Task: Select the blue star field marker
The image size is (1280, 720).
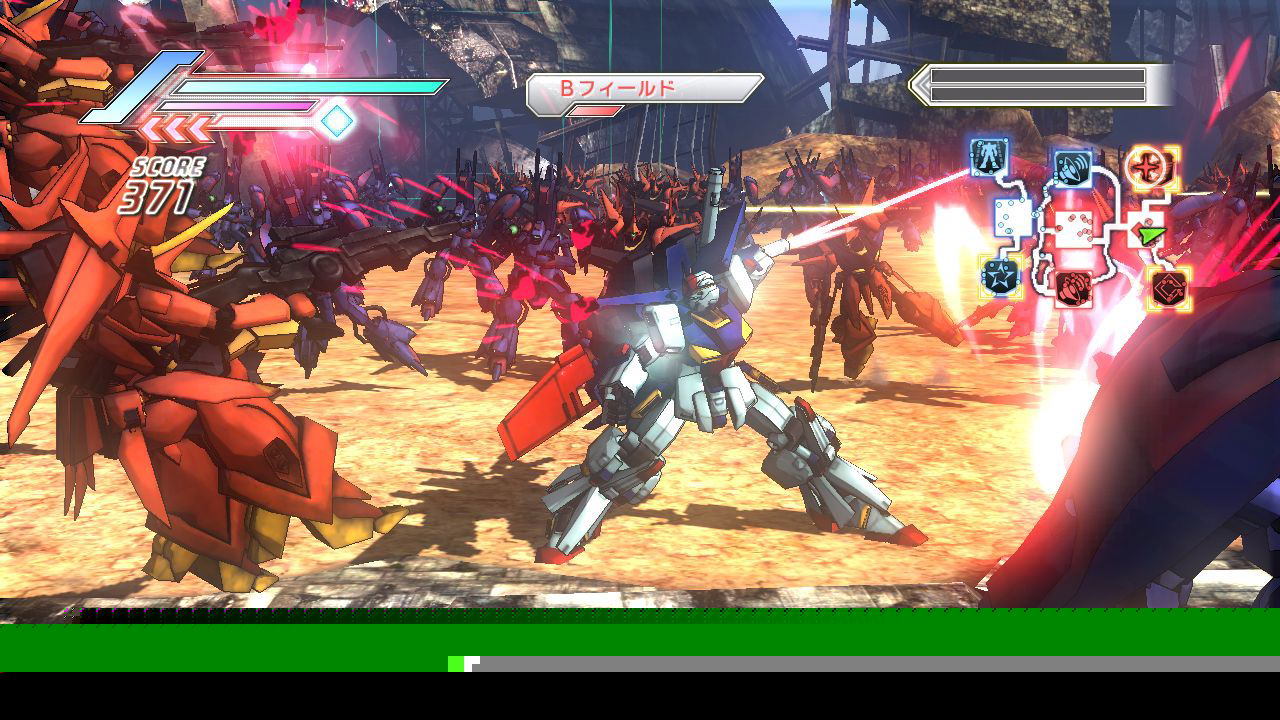Action: [999, 276]
